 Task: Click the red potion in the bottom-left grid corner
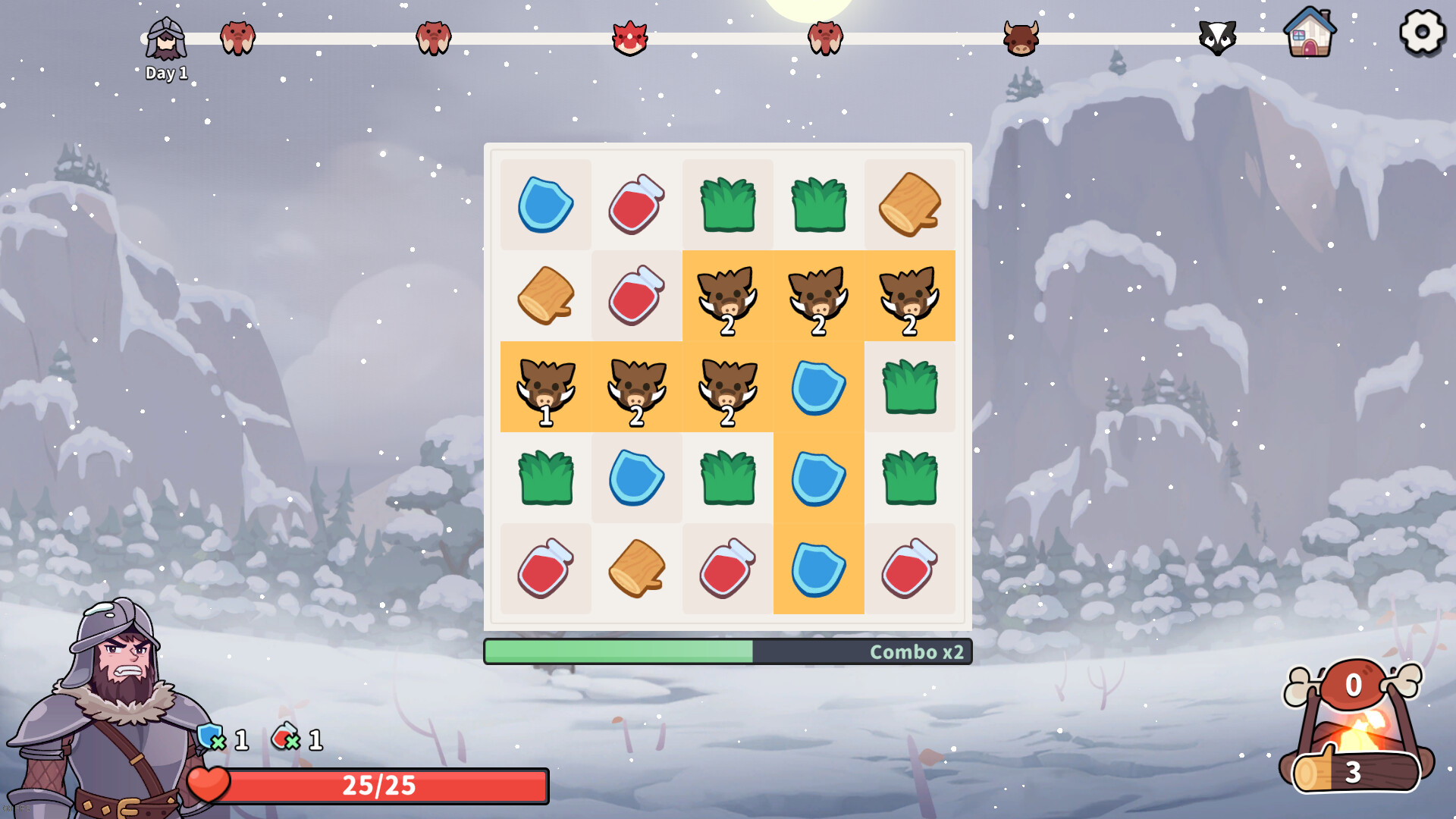[546, 570]
